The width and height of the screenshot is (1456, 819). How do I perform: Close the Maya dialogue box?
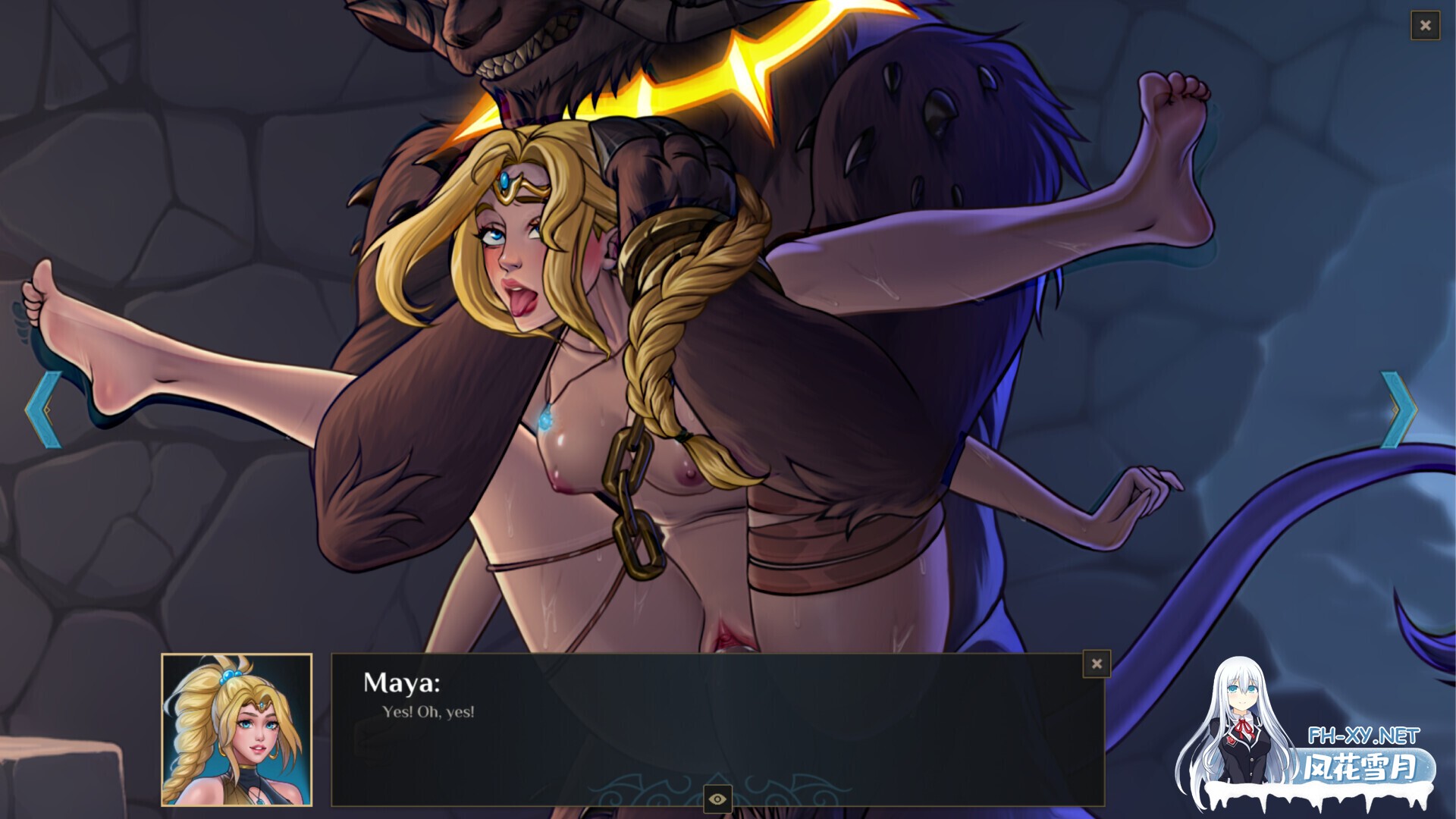tap(1097, 664)
